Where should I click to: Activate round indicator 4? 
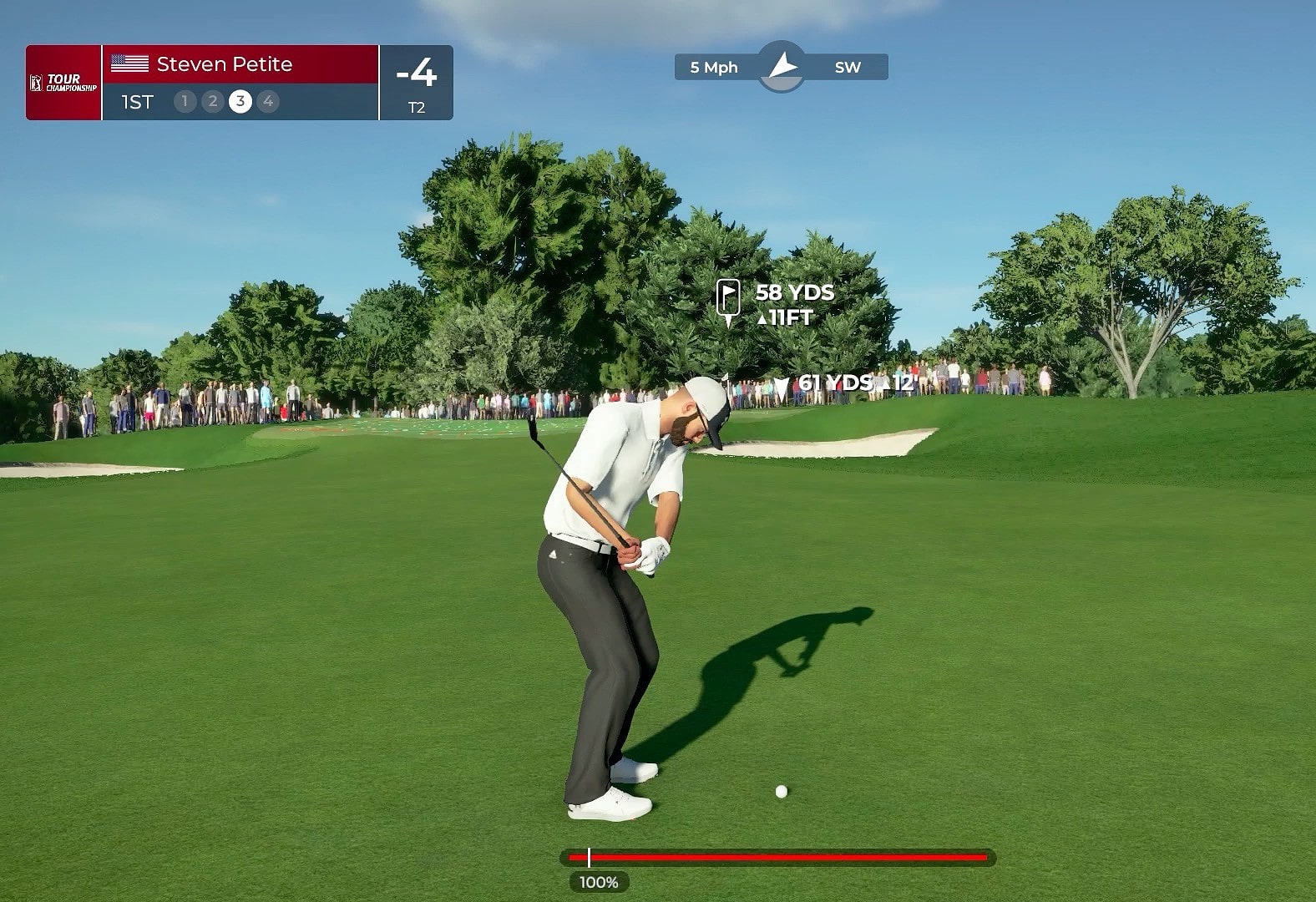[x=268, y=101]
